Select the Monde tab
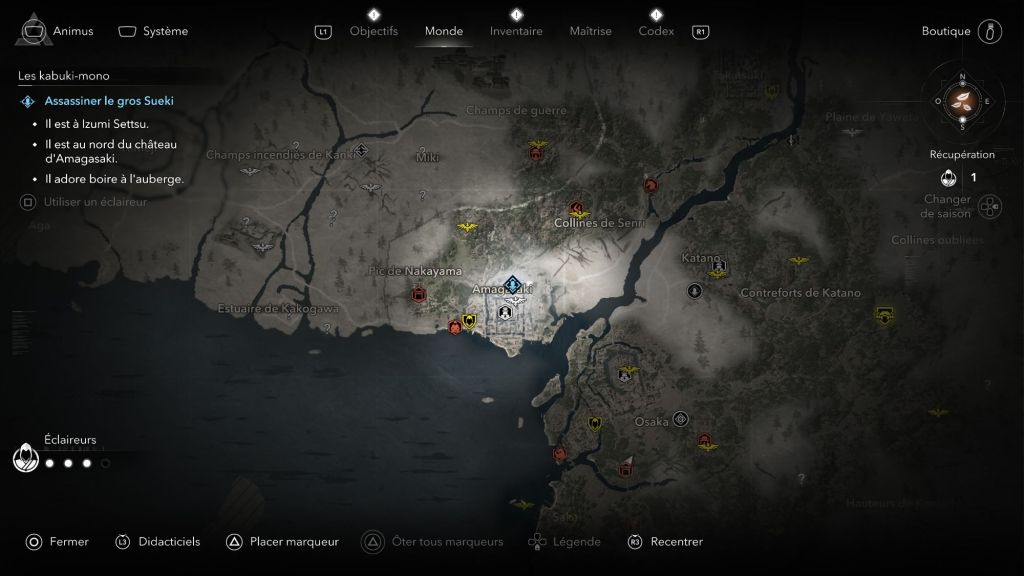 [x=444, y=31]
